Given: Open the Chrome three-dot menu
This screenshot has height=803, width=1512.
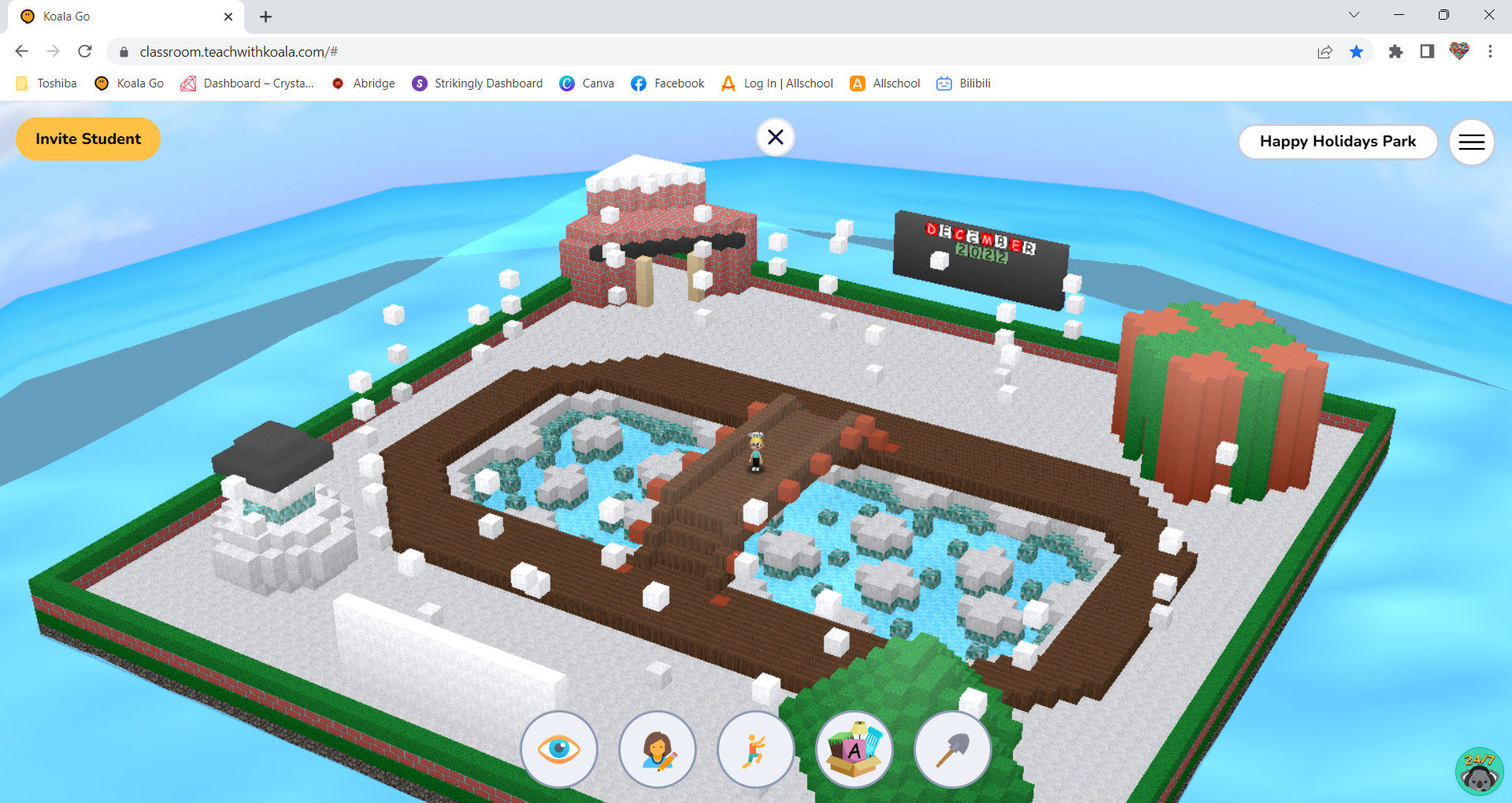Looking at the screenshot, I should click(1490, 51).
